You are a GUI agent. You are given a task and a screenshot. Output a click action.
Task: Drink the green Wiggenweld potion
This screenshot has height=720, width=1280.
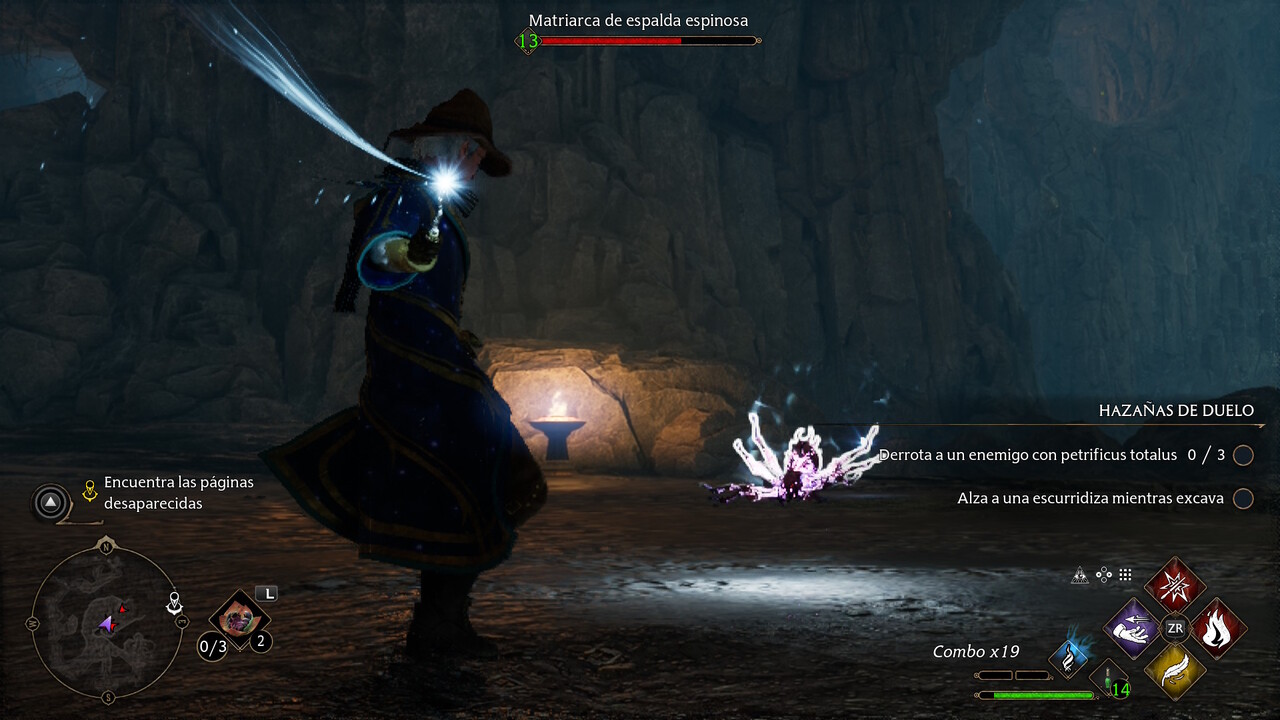1109,680
